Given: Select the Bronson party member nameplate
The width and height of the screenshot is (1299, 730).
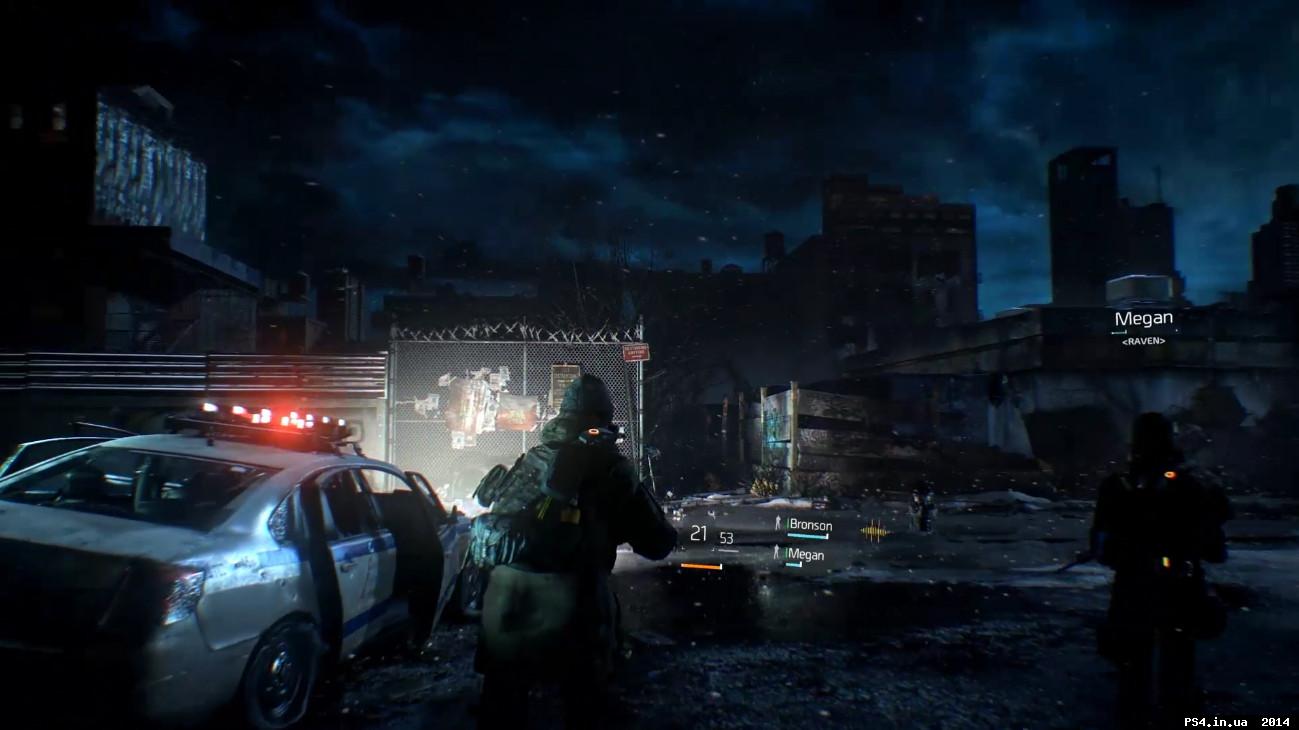Looking at the screenshot, I should (809, 524).
